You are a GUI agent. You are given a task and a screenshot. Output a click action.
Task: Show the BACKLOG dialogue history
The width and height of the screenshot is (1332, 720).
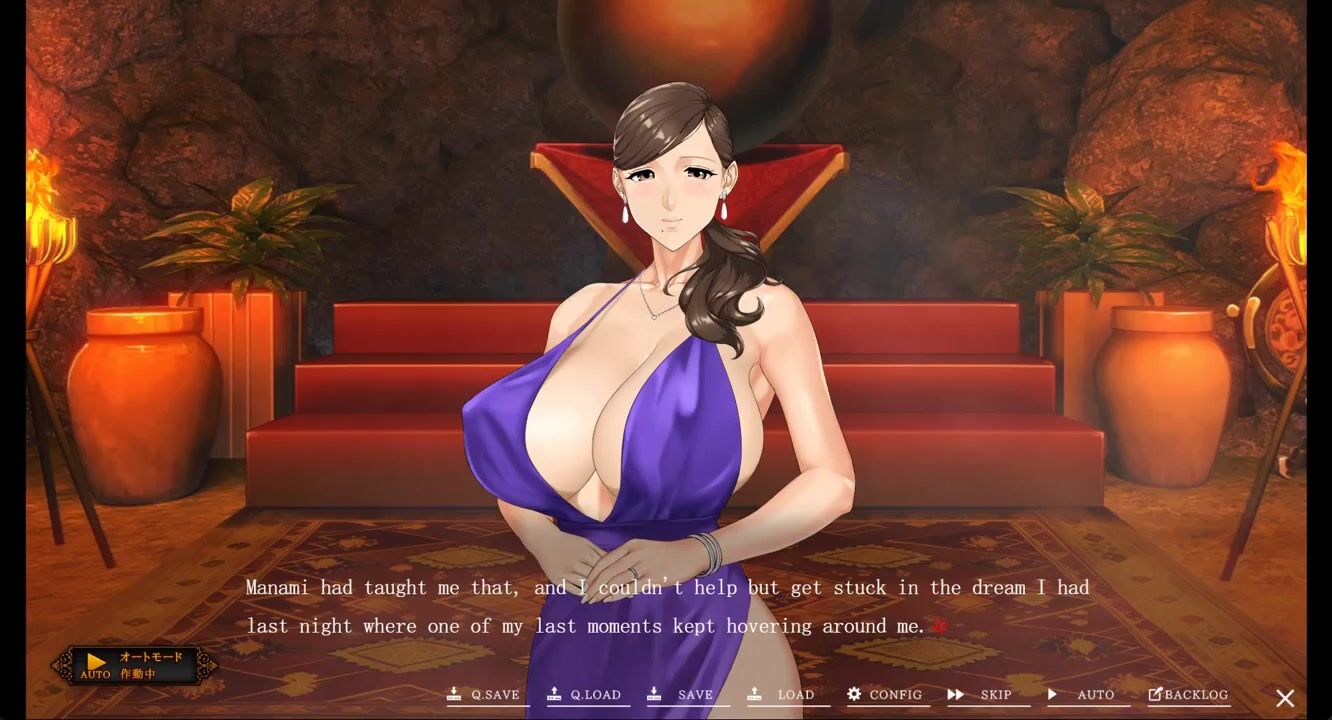[1188, 695]
